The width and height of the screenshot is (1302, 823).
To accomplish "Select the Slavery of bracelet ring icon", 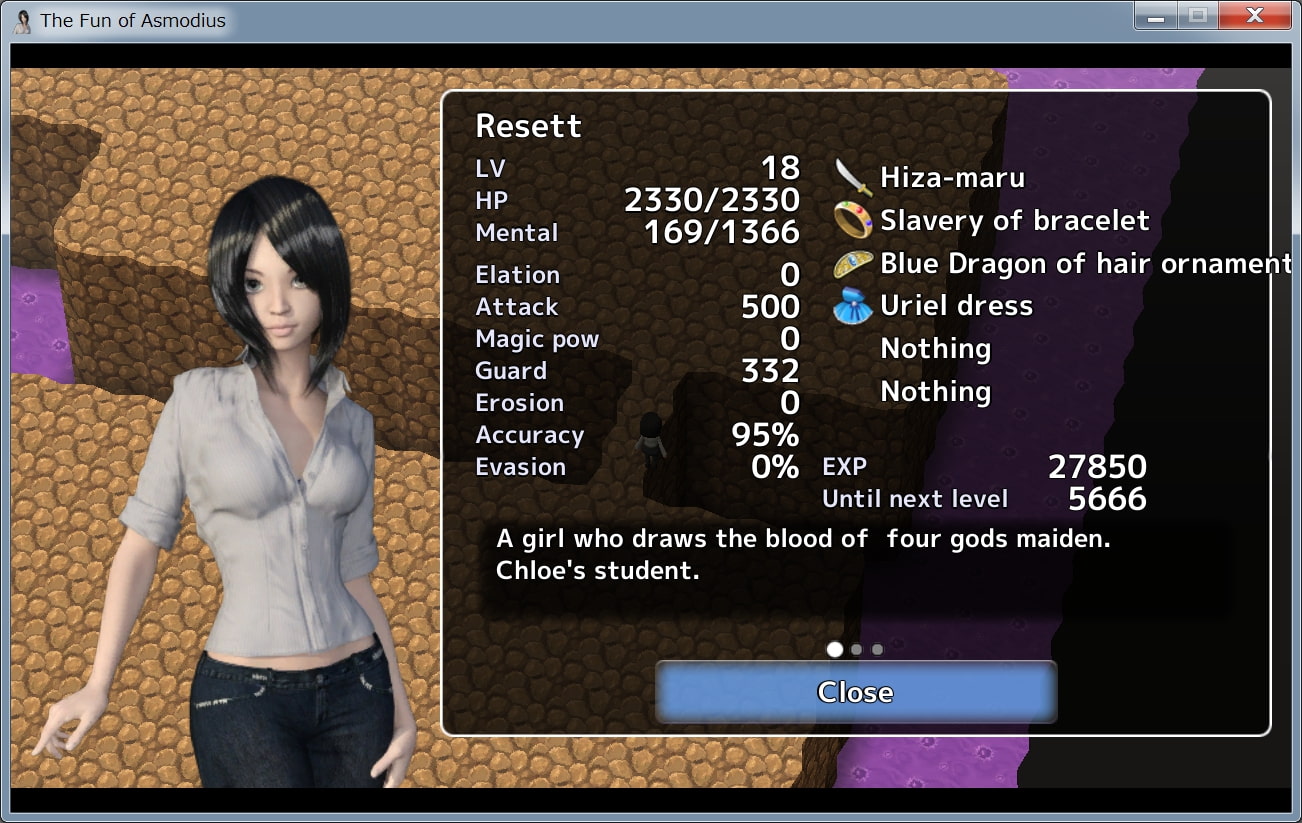I will coord(856,220).
